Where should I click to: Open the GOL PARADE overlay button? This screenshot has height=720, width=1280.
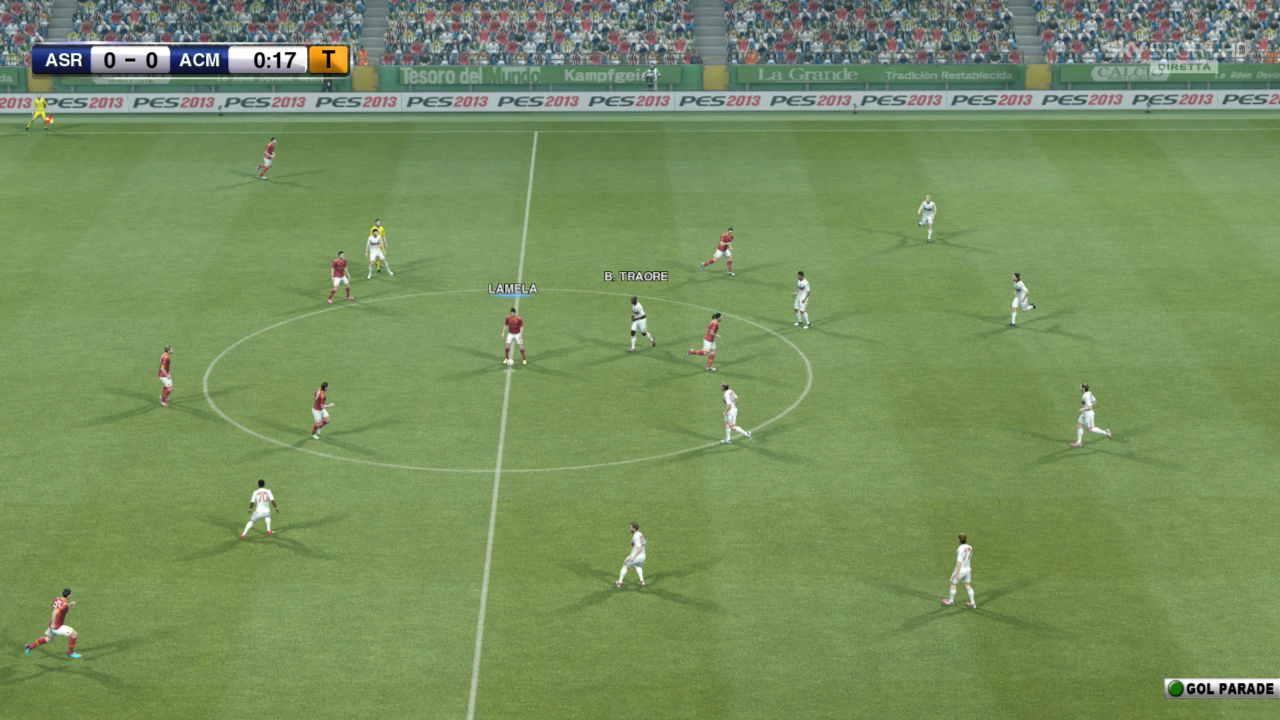point(1222,688)
